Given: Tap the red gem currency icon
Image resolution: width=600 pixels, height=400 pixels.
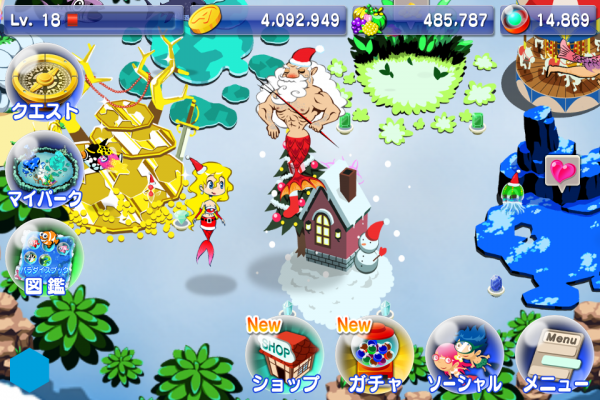Looking at the screenshot, I should coord(515,18).
